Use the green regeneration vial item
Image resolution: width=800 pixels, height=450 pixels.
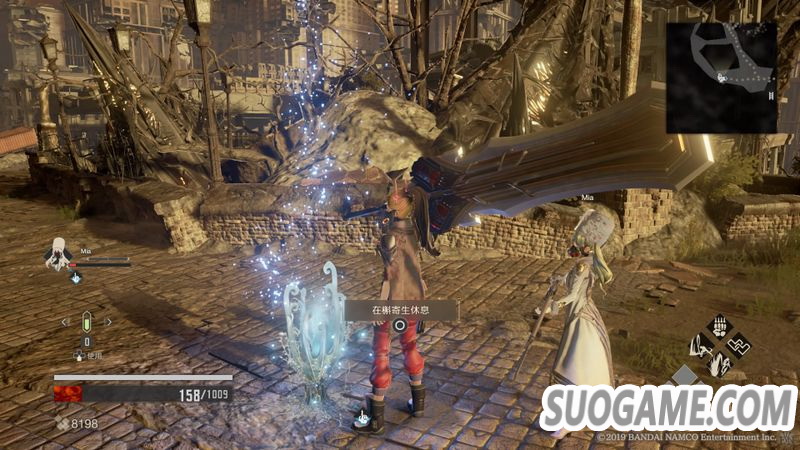click(86, 323)
